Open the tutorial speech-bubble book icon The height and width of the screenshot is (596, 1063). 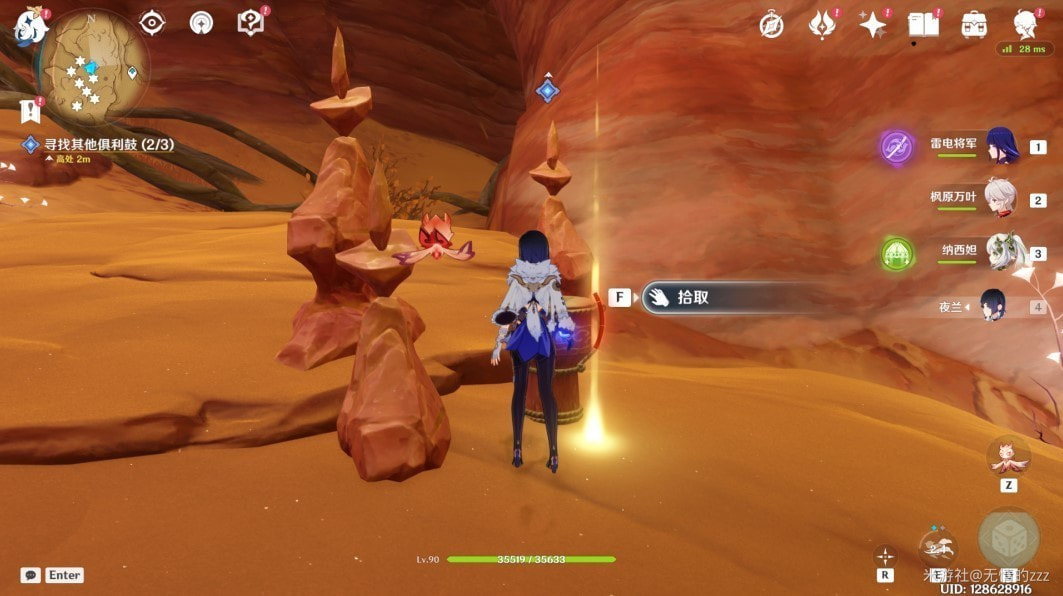click(250, 22)
